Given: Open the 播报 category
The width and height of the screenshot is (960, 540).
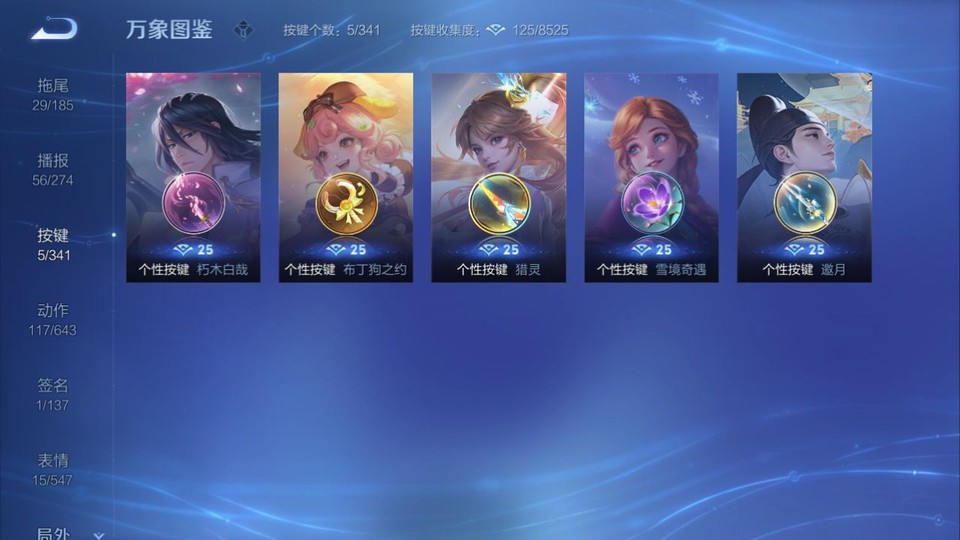Looking at the screenshot, I should (53, 169).
